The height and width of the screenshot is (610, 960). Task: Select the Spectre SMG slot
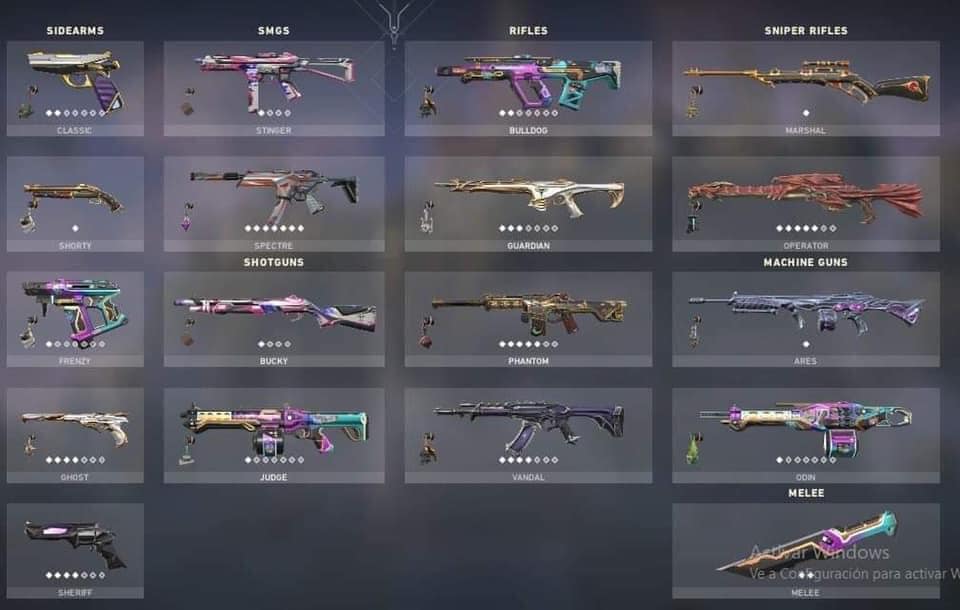pyautogui.click(x=273, y=202)
